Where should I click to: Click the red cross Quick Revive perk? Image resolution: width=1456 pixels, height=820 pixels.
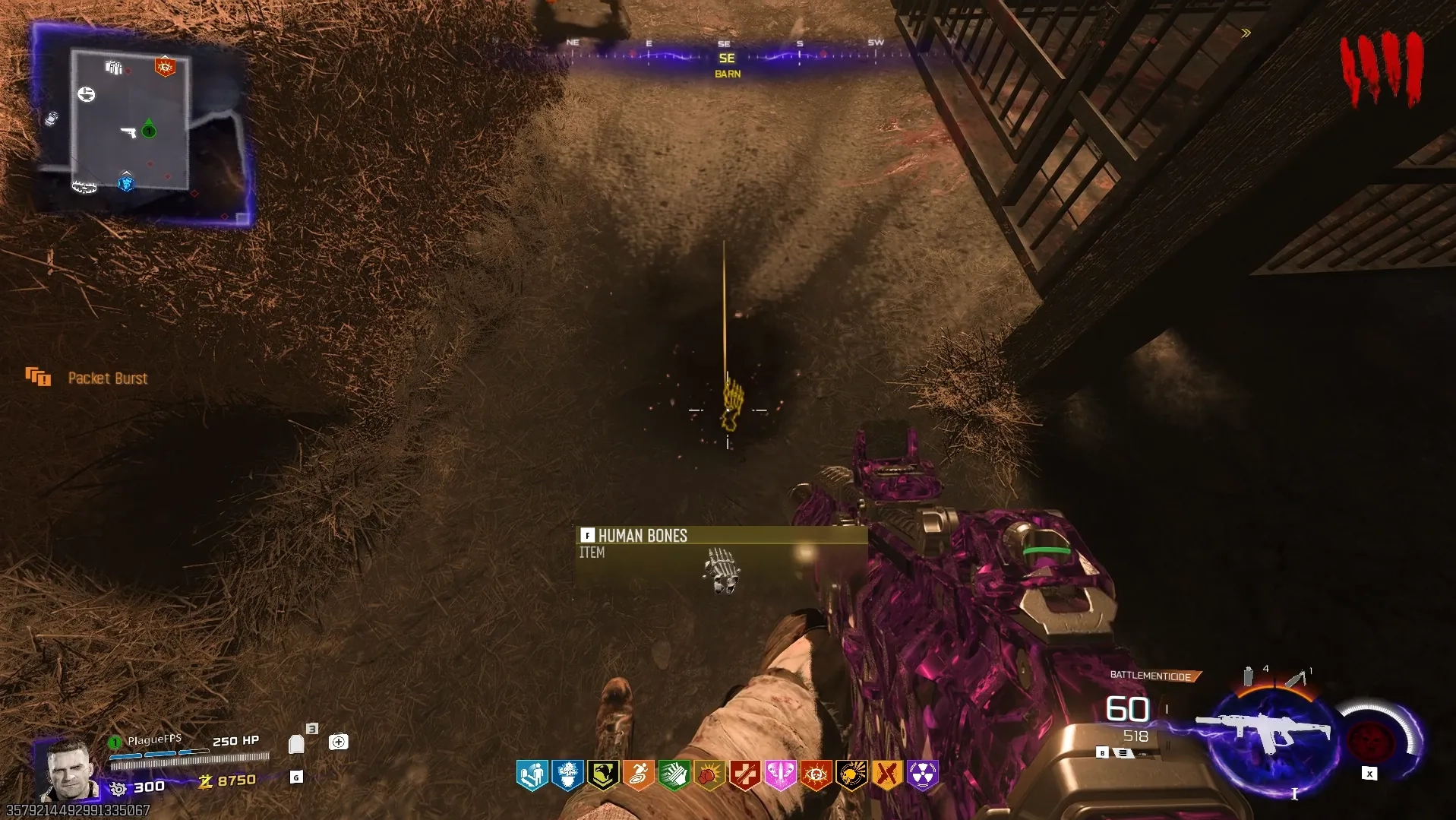pyautogui.click(x=745, y=775)
